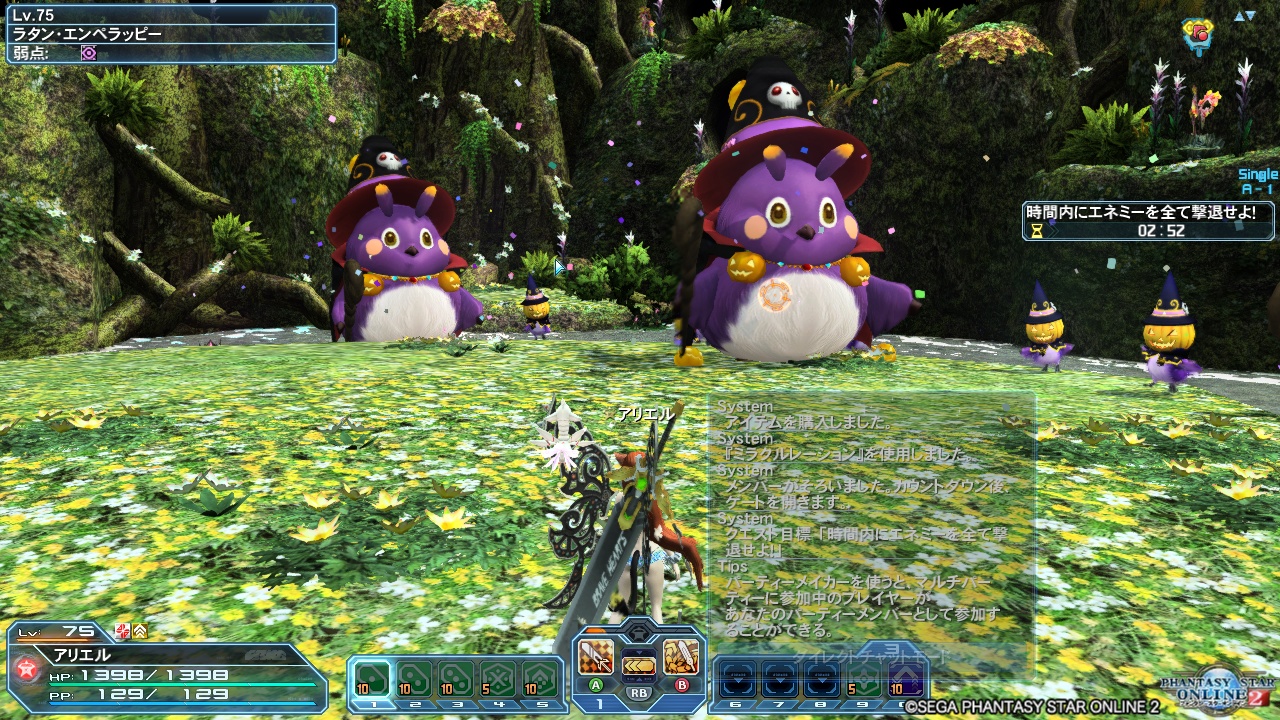Click the red status icon beside Lv 75
Viewport: 1280px width, 720px height.
(x=122, y=631)
